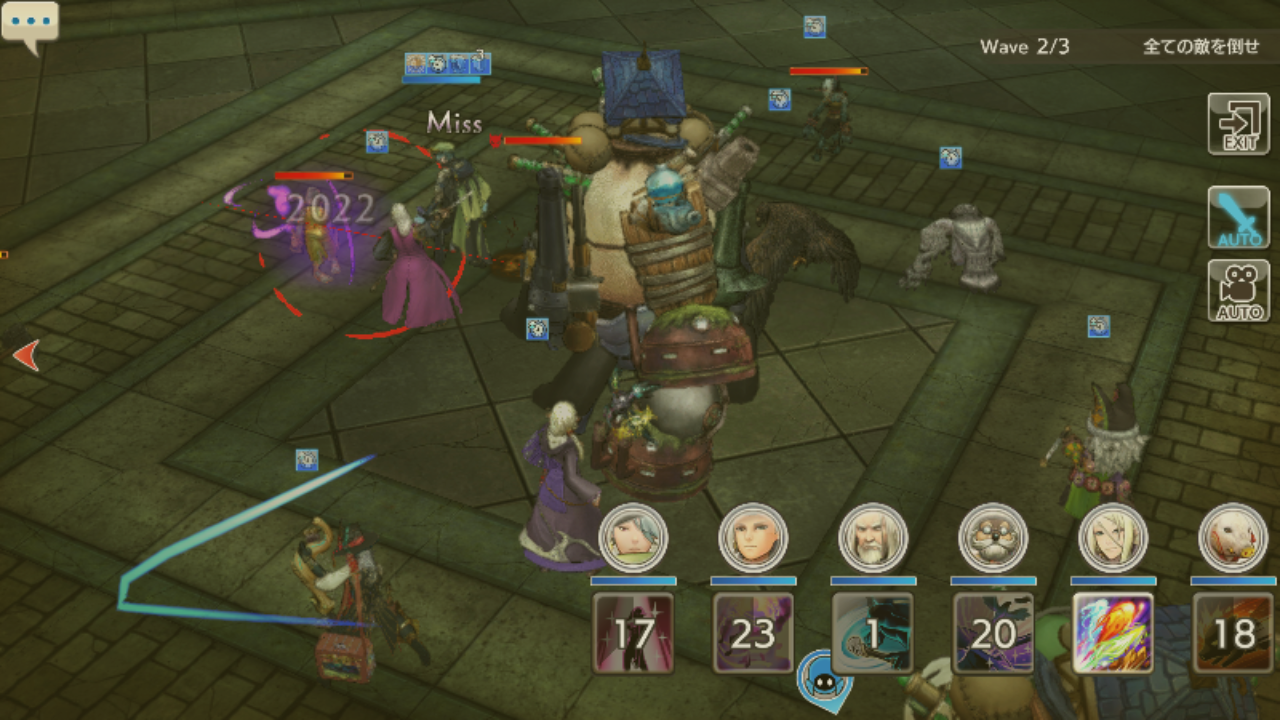Tap the purple skill with cooldown 23
Screen dimensions: 1280x720
click(753, 633)
